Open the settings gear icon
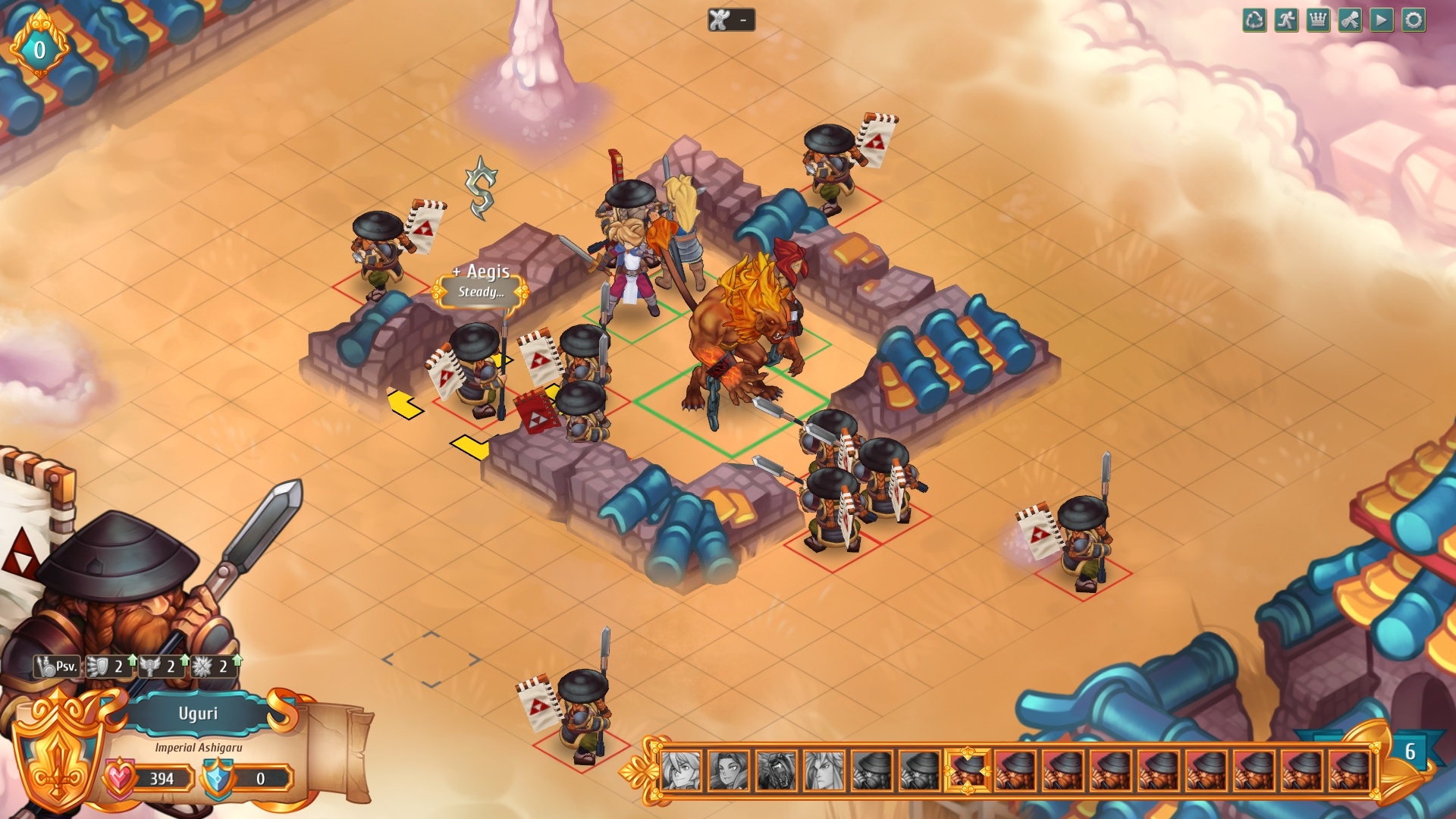Image resolution: width=1456 pixels, height=819 pixels. coord(1412,20)
